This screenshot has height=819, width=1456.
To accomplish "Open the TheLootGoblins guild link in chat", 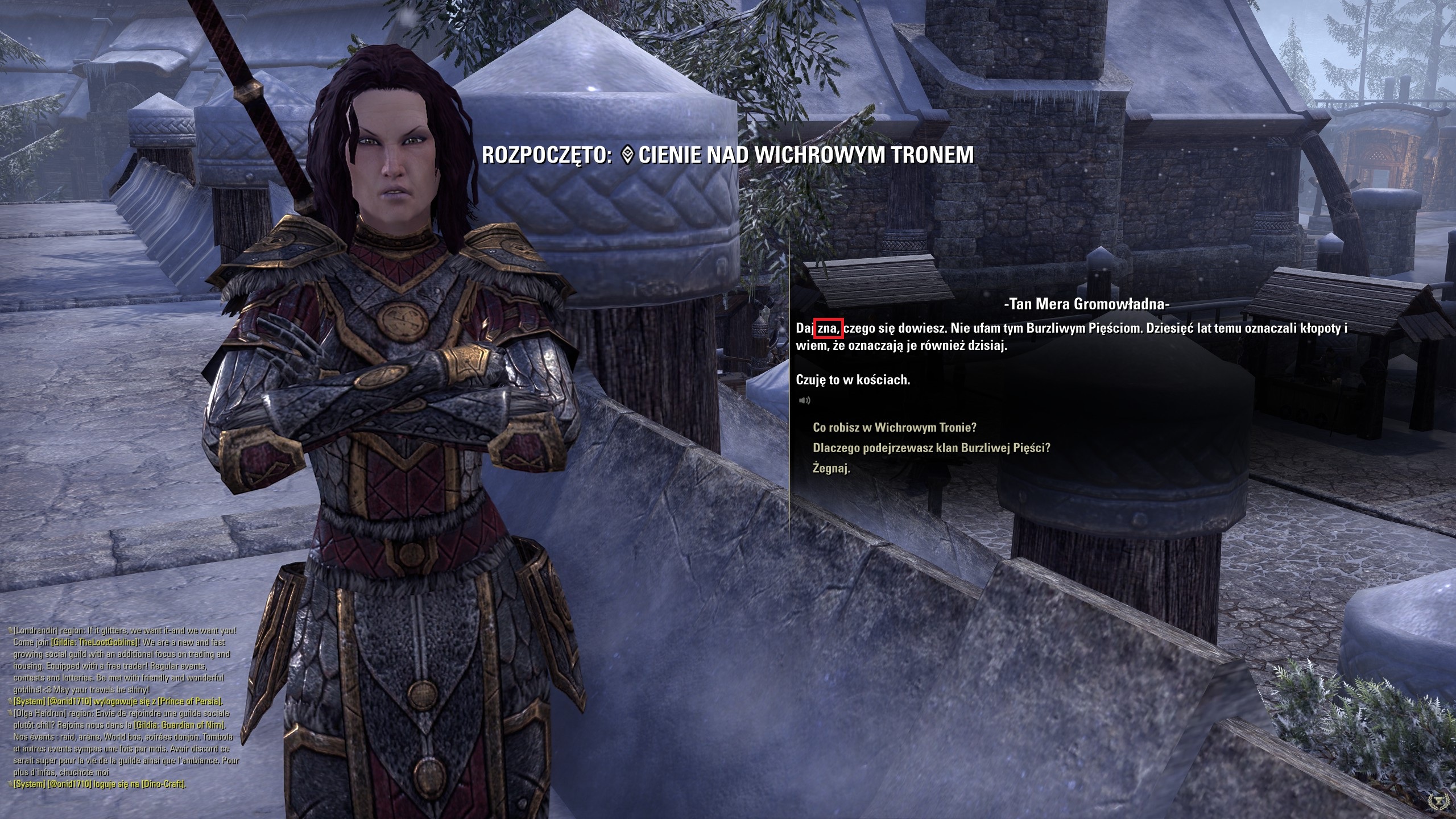I will pyautogui.click(x=96, y=642).
